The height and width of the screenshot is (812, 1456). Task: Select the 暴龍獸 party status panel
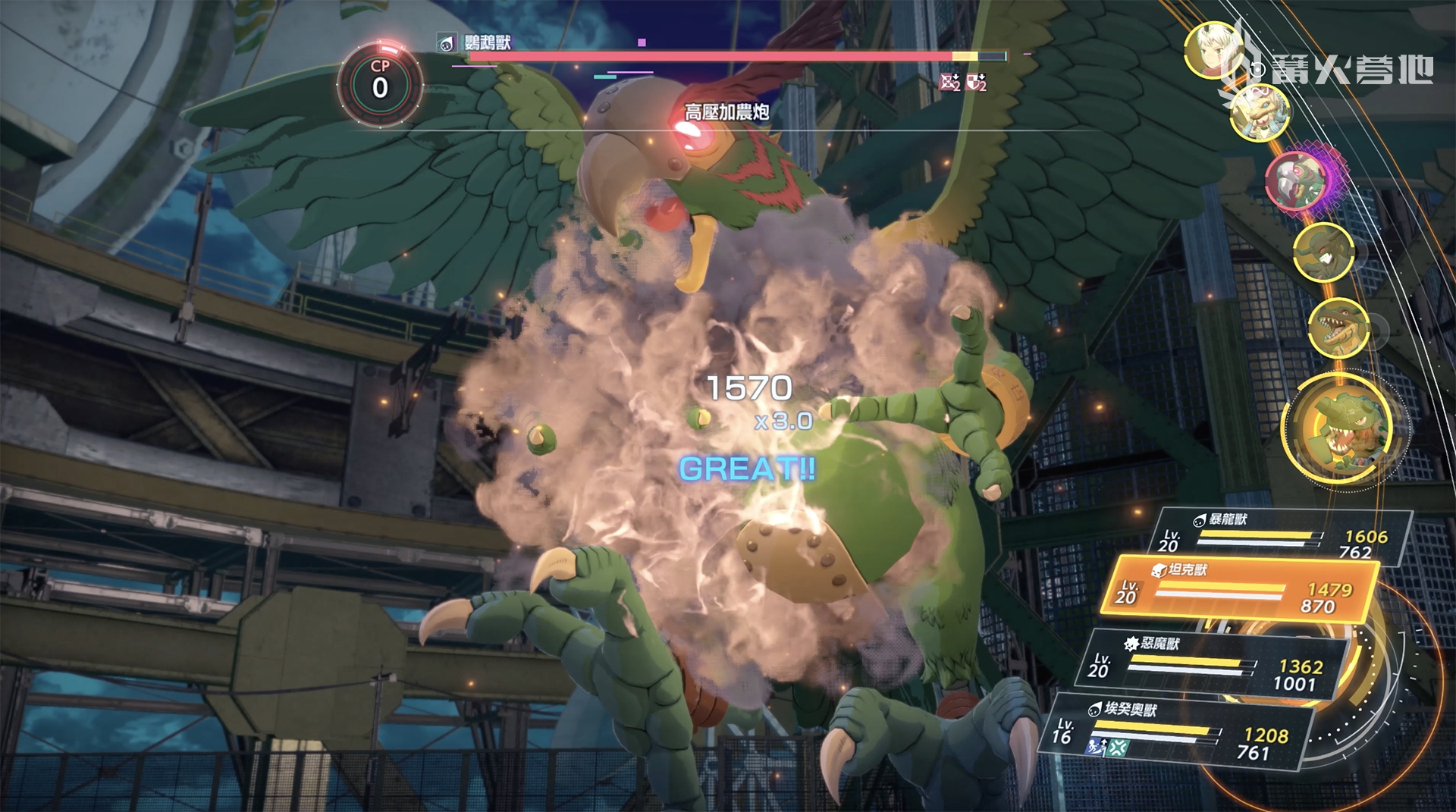coord(1282,535)
